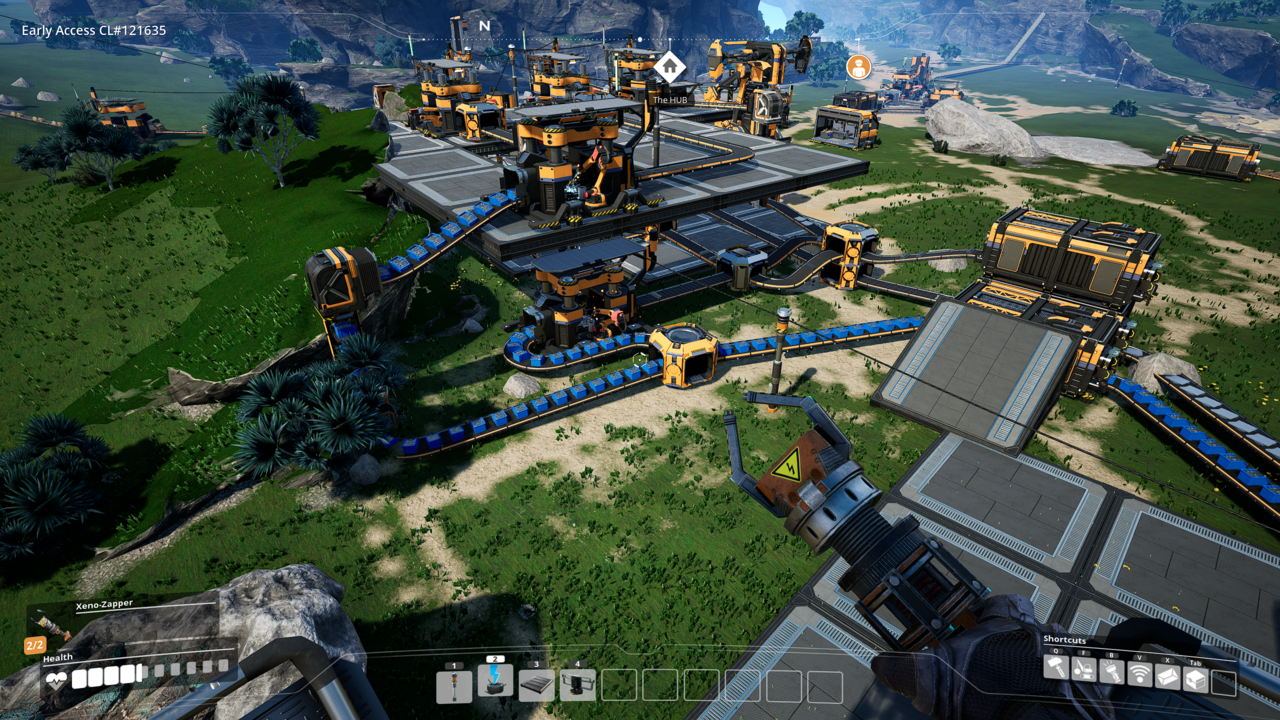Click The HUB compass marker
1280x720 pixels.
pyautogui.click(x=669, y=67)
